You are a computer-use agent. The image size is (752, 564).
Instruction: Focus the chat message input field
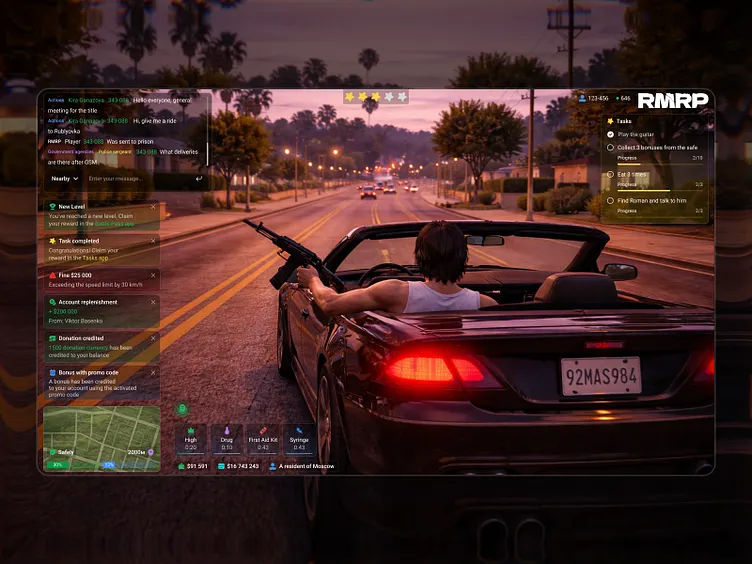(x=135, y=179)
